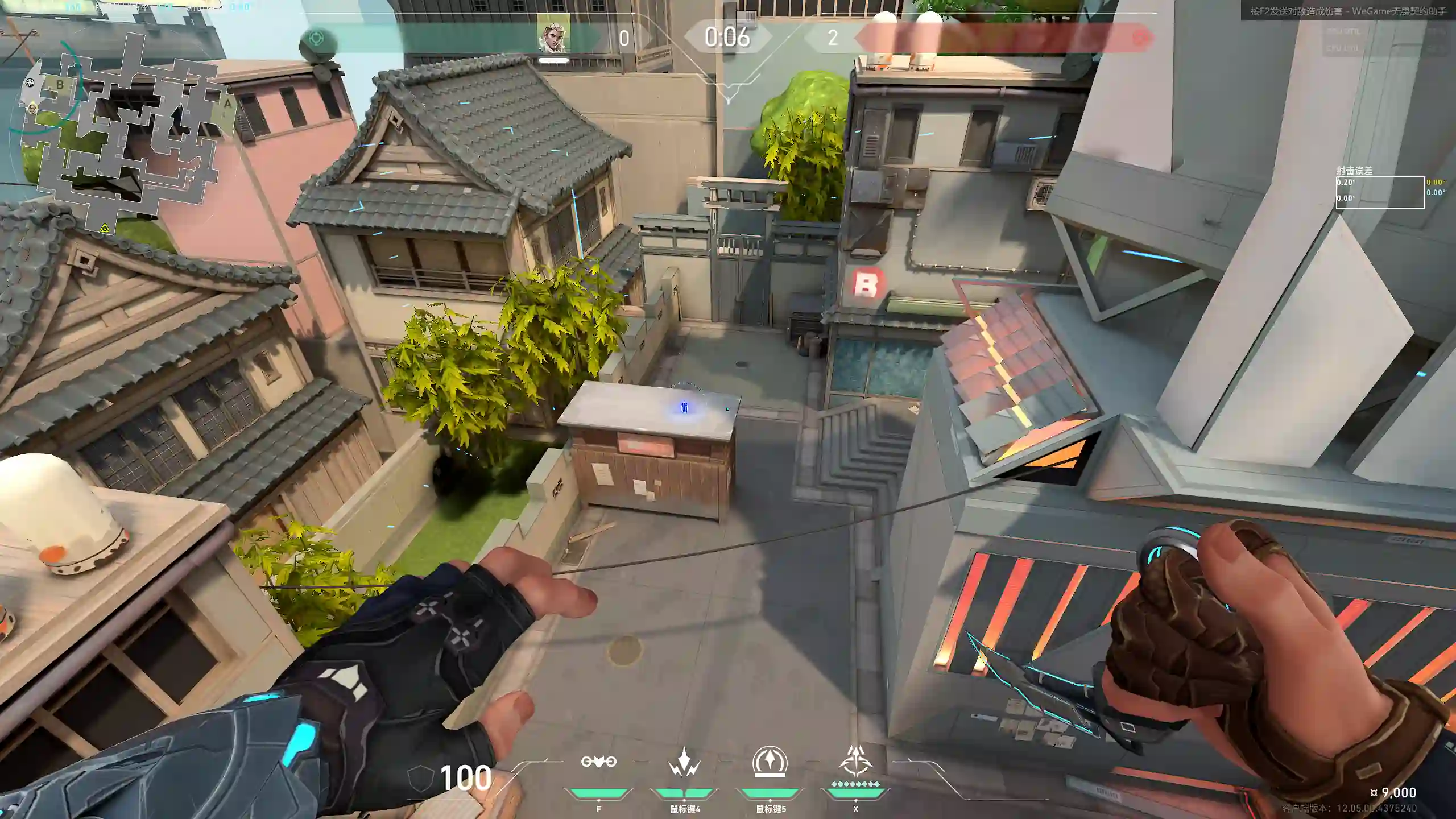Image resolution: width=1456 pixels, height=819 pixels.
Task: Click the WeGame assistant overlay banner
Action: point(1347,11)
